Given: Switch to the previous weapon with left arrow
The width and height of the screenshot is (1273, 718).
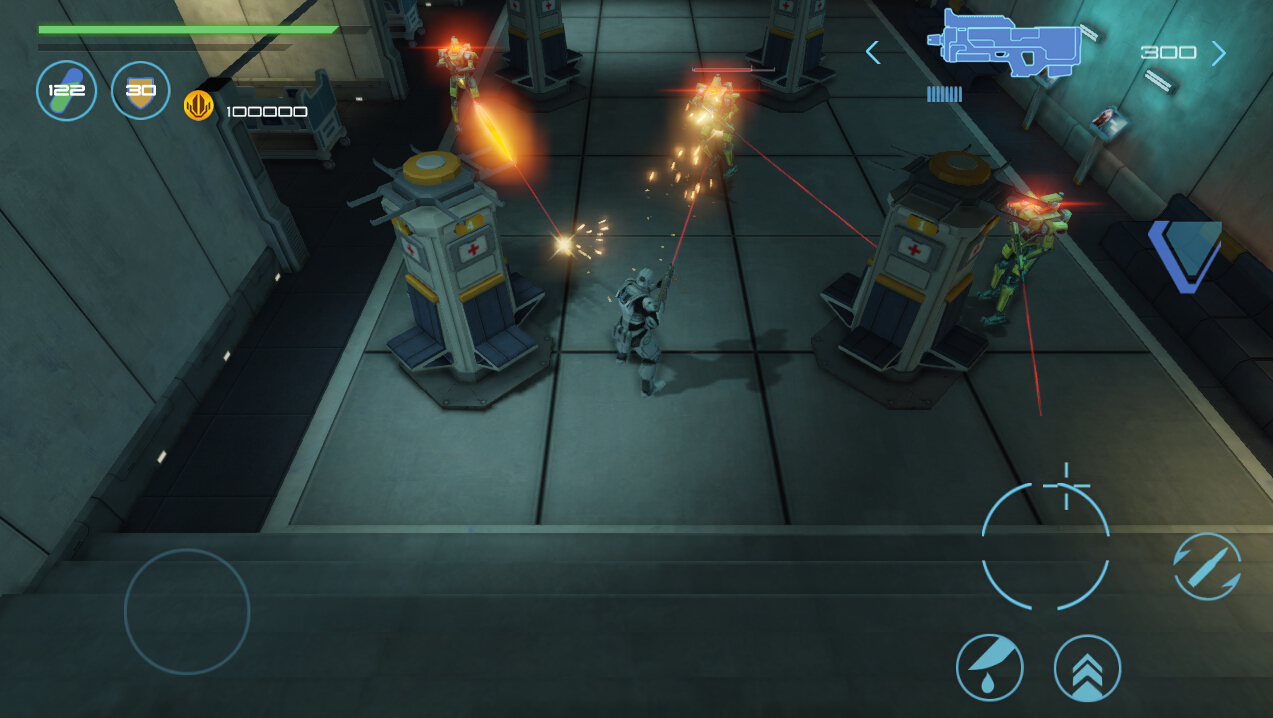Looking at the screenshot, I should [873, 52].
